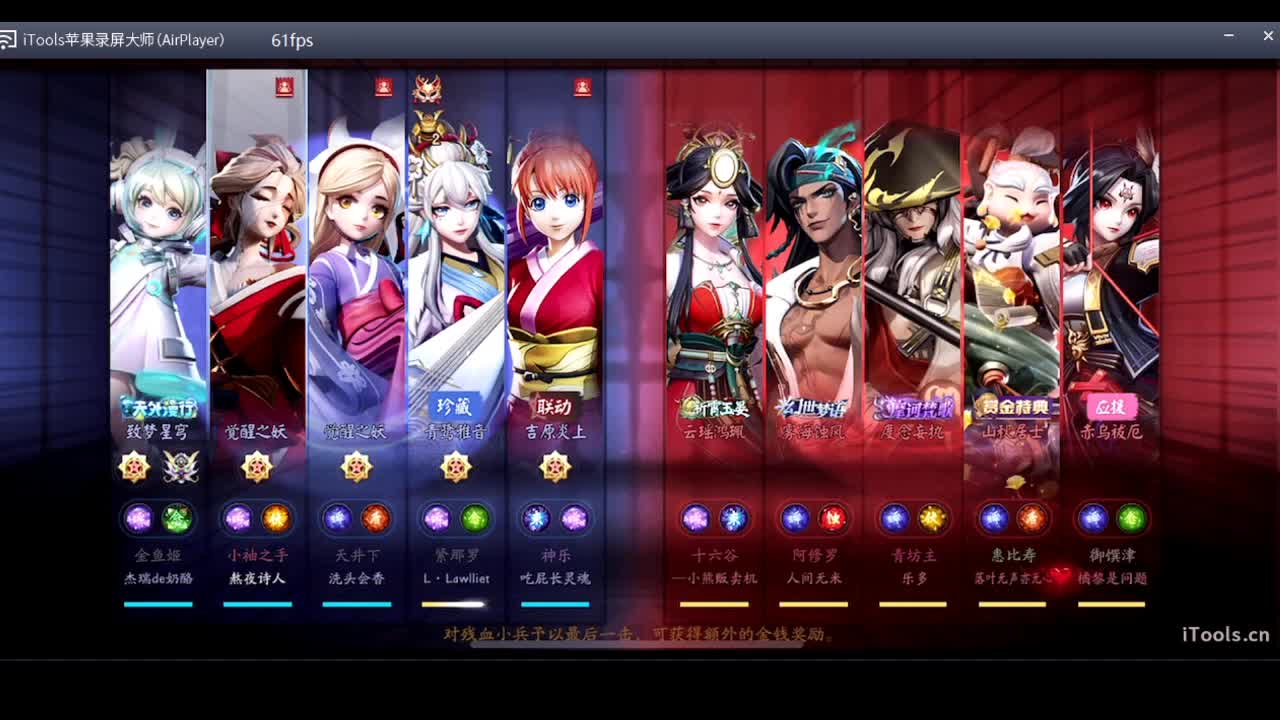Open the iTools.cn watermark link

click(1223, 634)
